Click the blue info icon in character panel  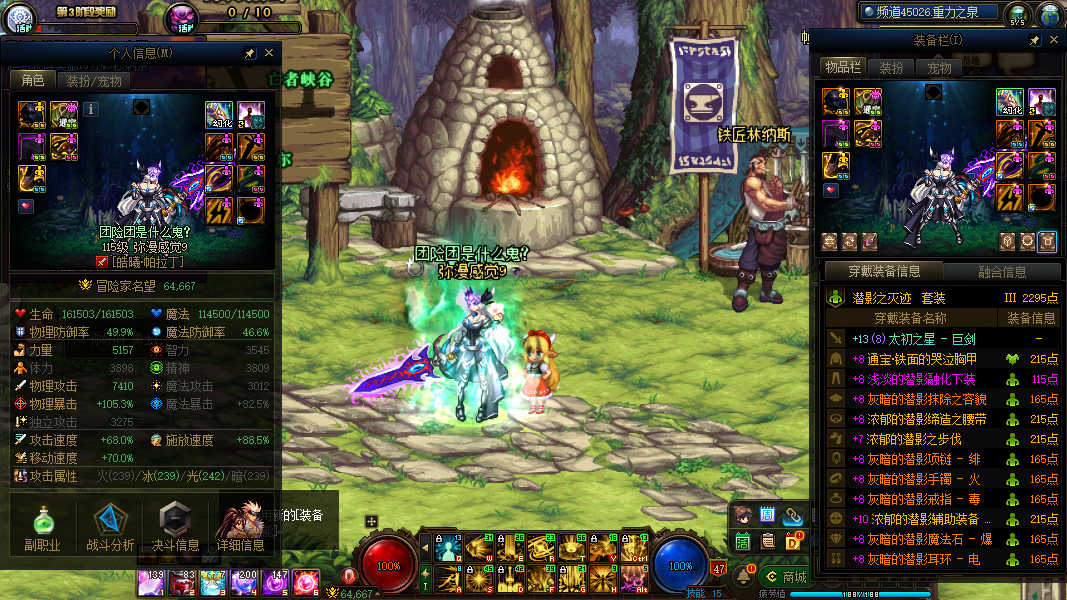pyautogui.click(x=90, y=109)
